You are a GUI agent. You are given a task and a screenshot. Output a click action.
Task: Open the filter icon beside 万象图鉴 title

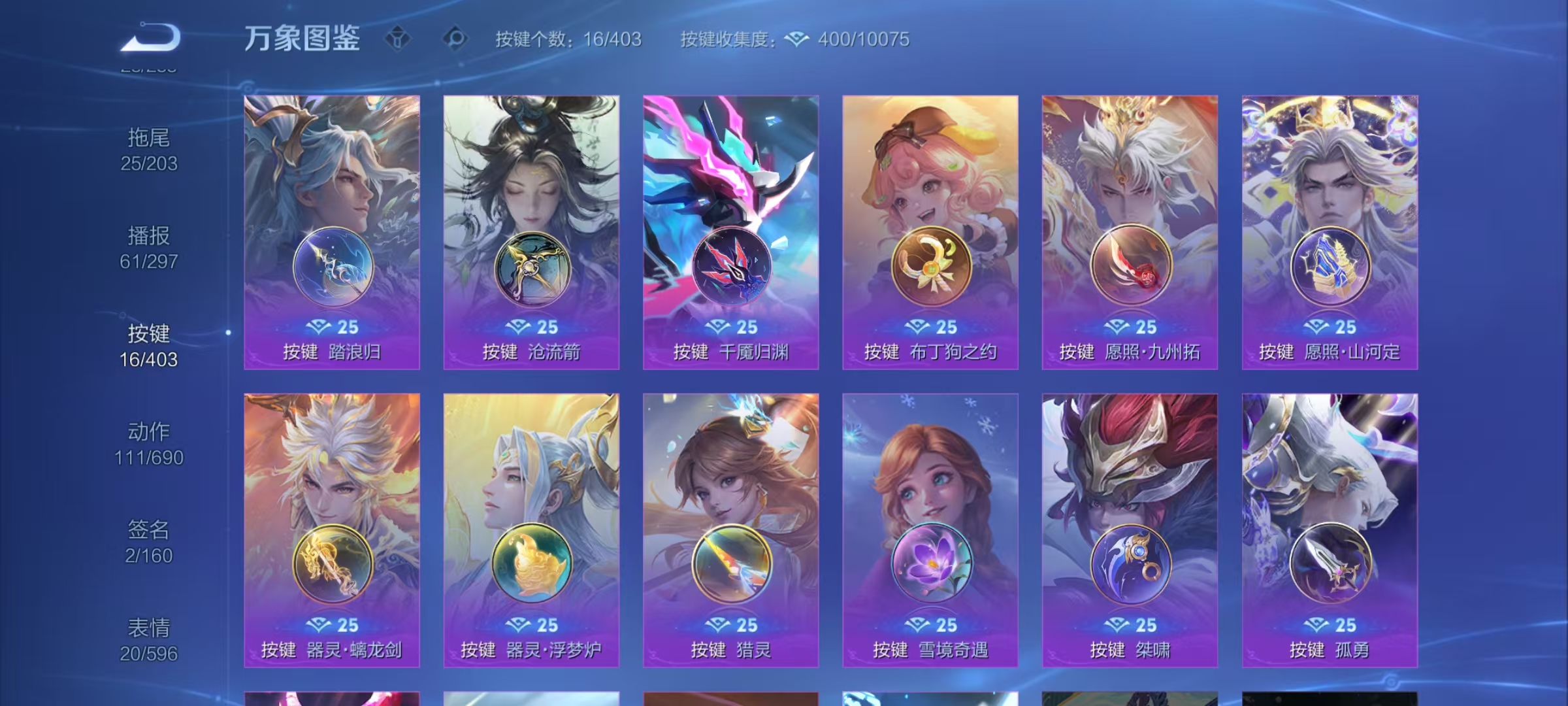(397, 39)
